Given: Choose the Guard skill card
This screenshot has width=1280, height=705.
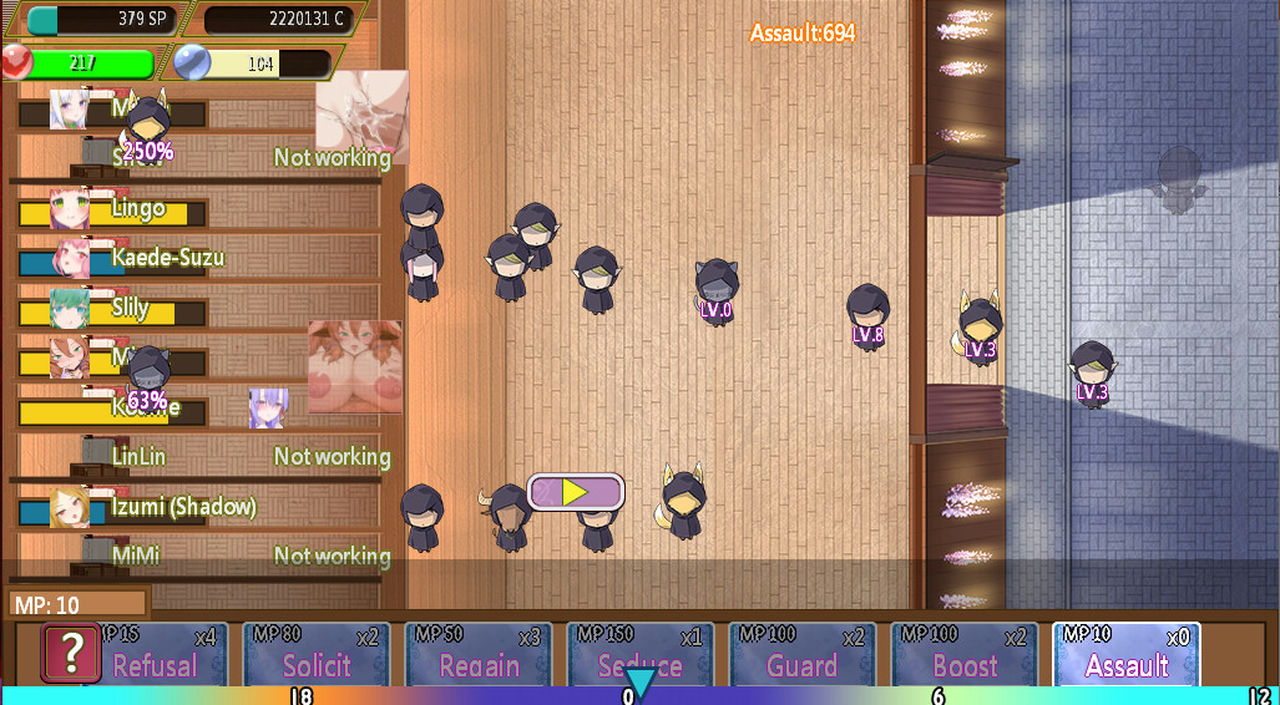Looking at the screenshot, I should tap(802, 654).
